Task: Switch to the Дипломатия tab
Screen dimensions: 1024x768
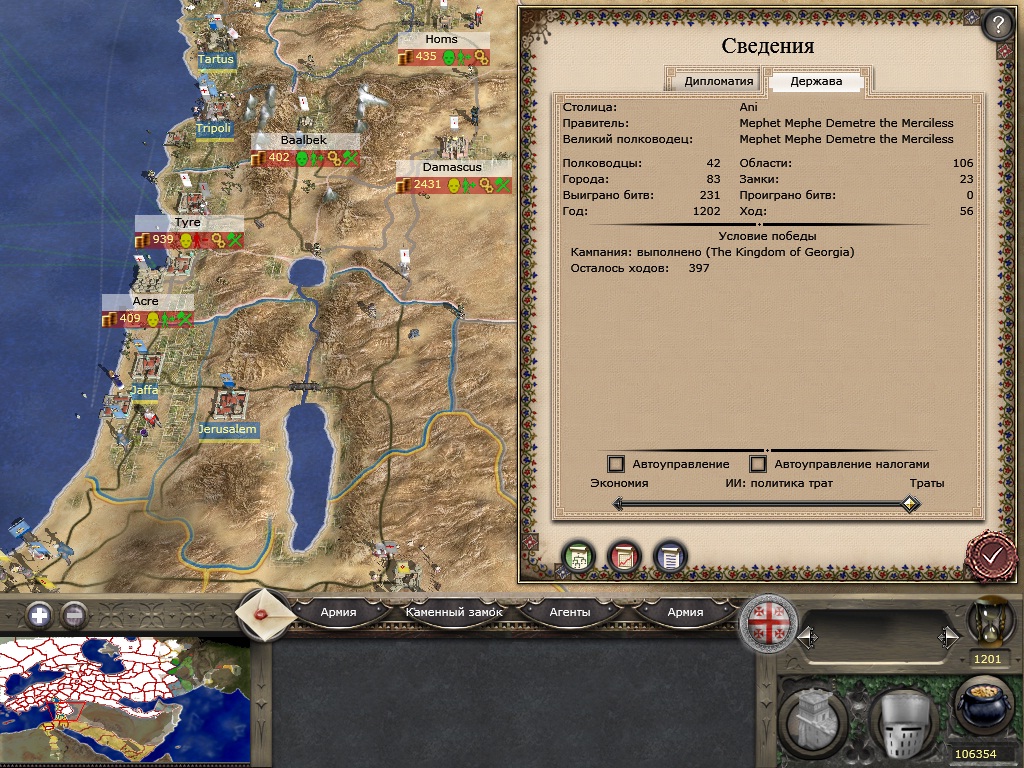Action: [718, 82]
